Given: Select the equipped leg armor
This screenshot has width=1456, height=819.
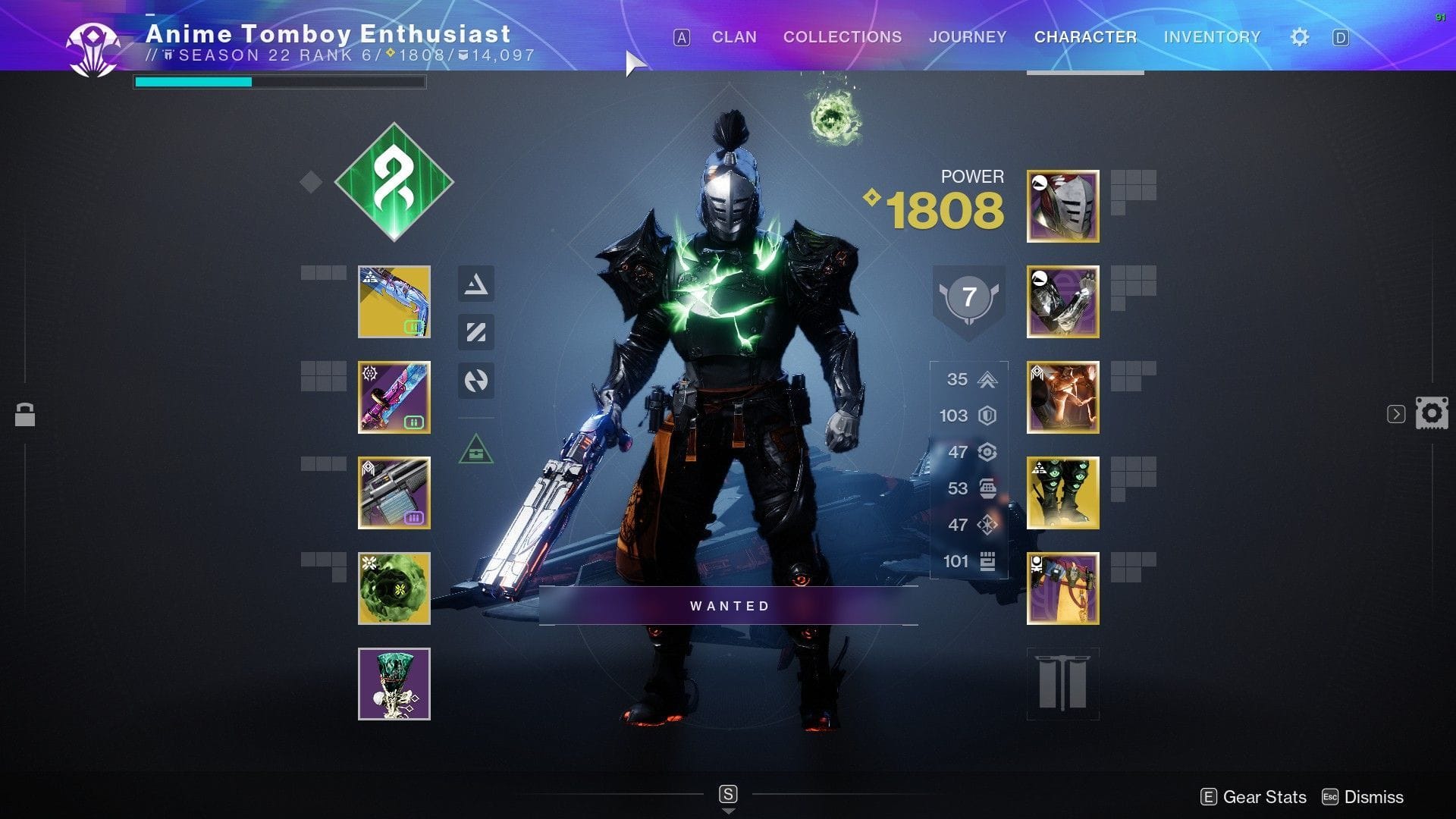Looking at the screenshot, I should pyautogui.click(x=1062, y=493).
